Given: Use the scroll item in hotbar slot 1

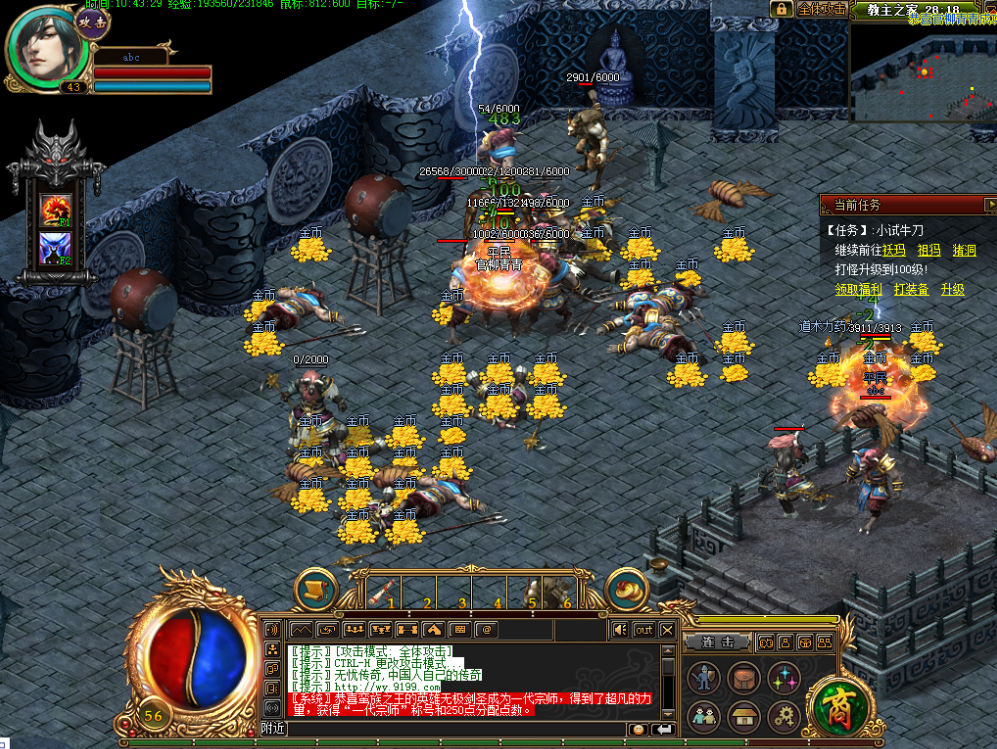Looking at the screenshot, I should click(x=383, y=593).
